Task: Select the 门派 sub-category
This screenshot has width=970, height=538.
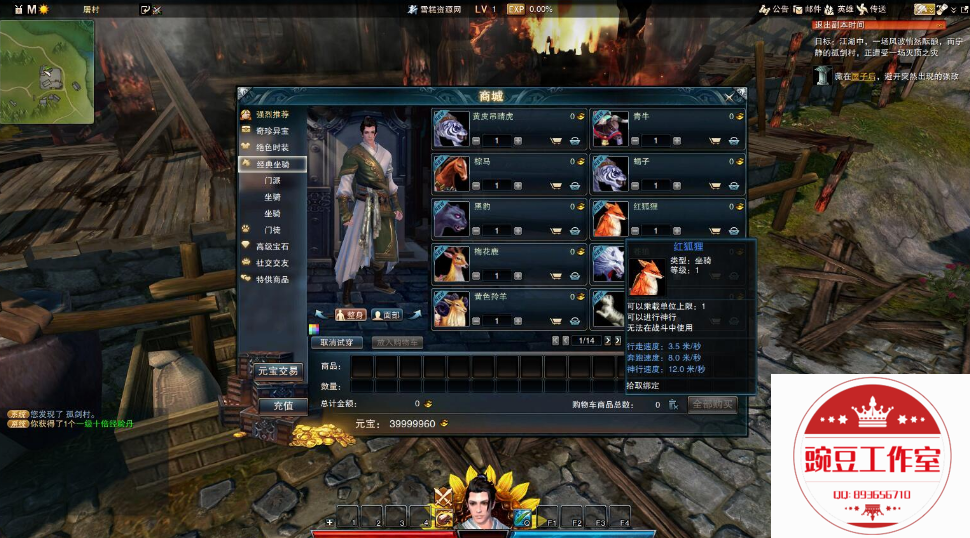Action: click(x=272, y=180)
